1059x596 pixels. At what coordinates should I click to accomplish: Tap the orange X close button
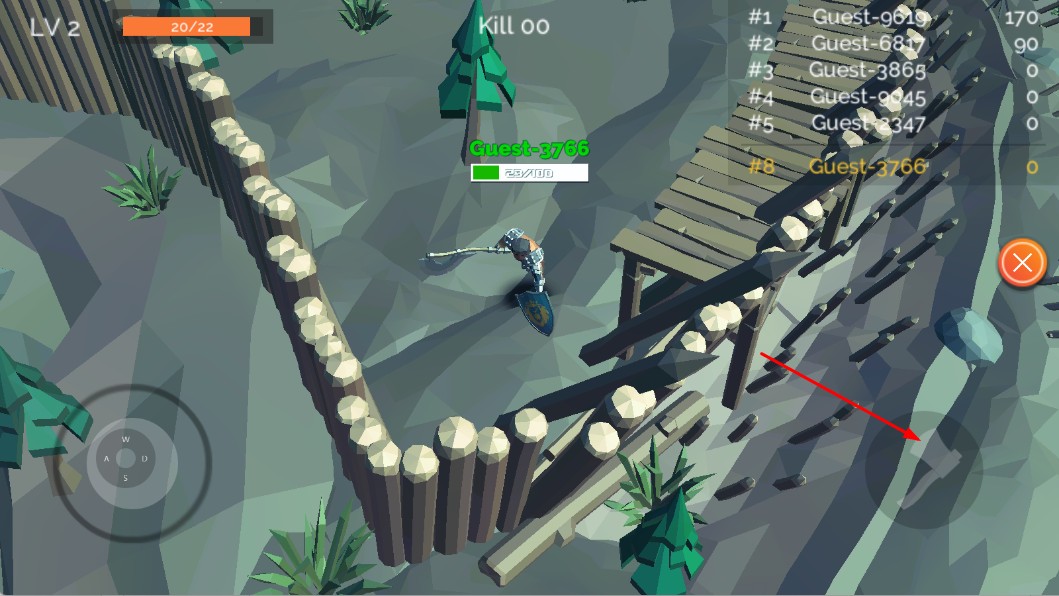tap(1022, 264)
